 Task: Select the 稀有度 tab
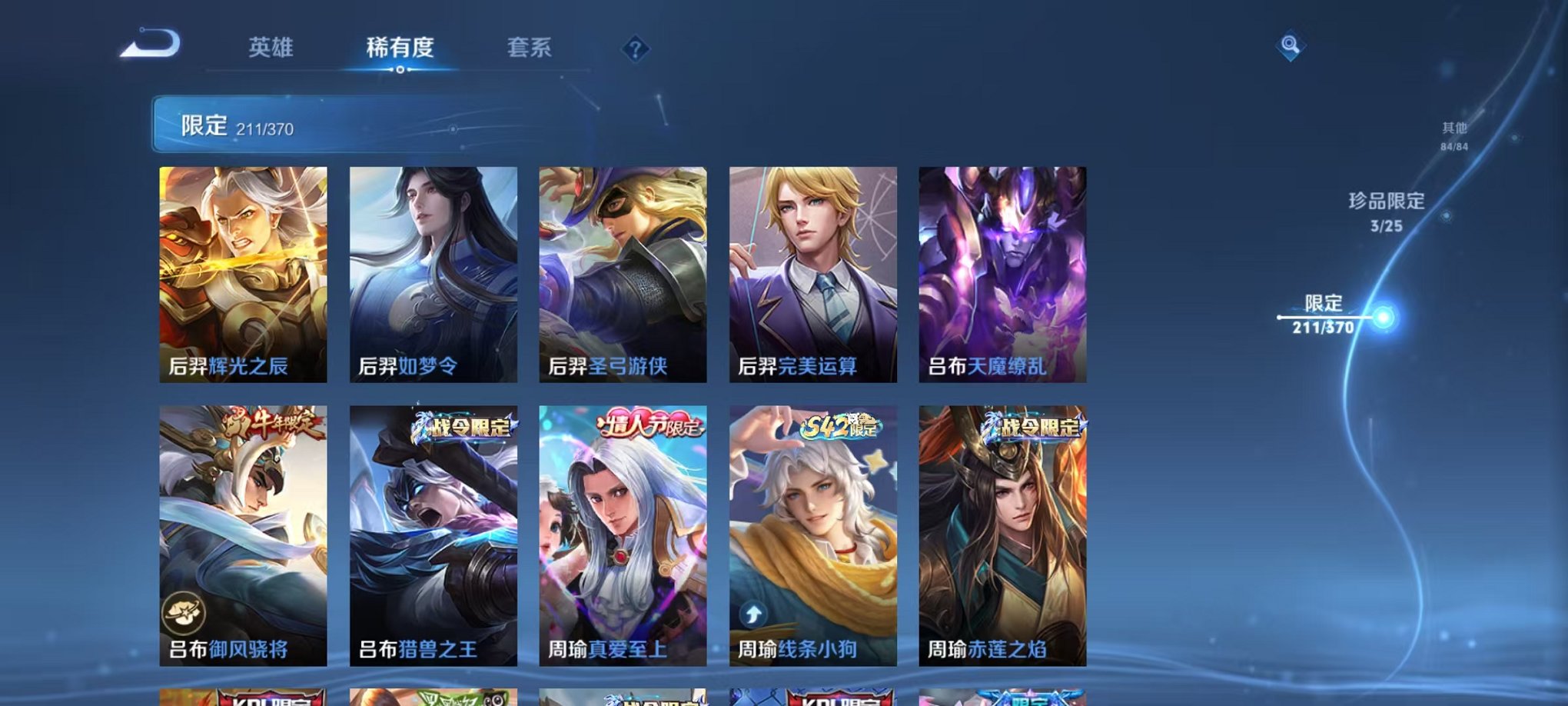[x=399, y=48]
